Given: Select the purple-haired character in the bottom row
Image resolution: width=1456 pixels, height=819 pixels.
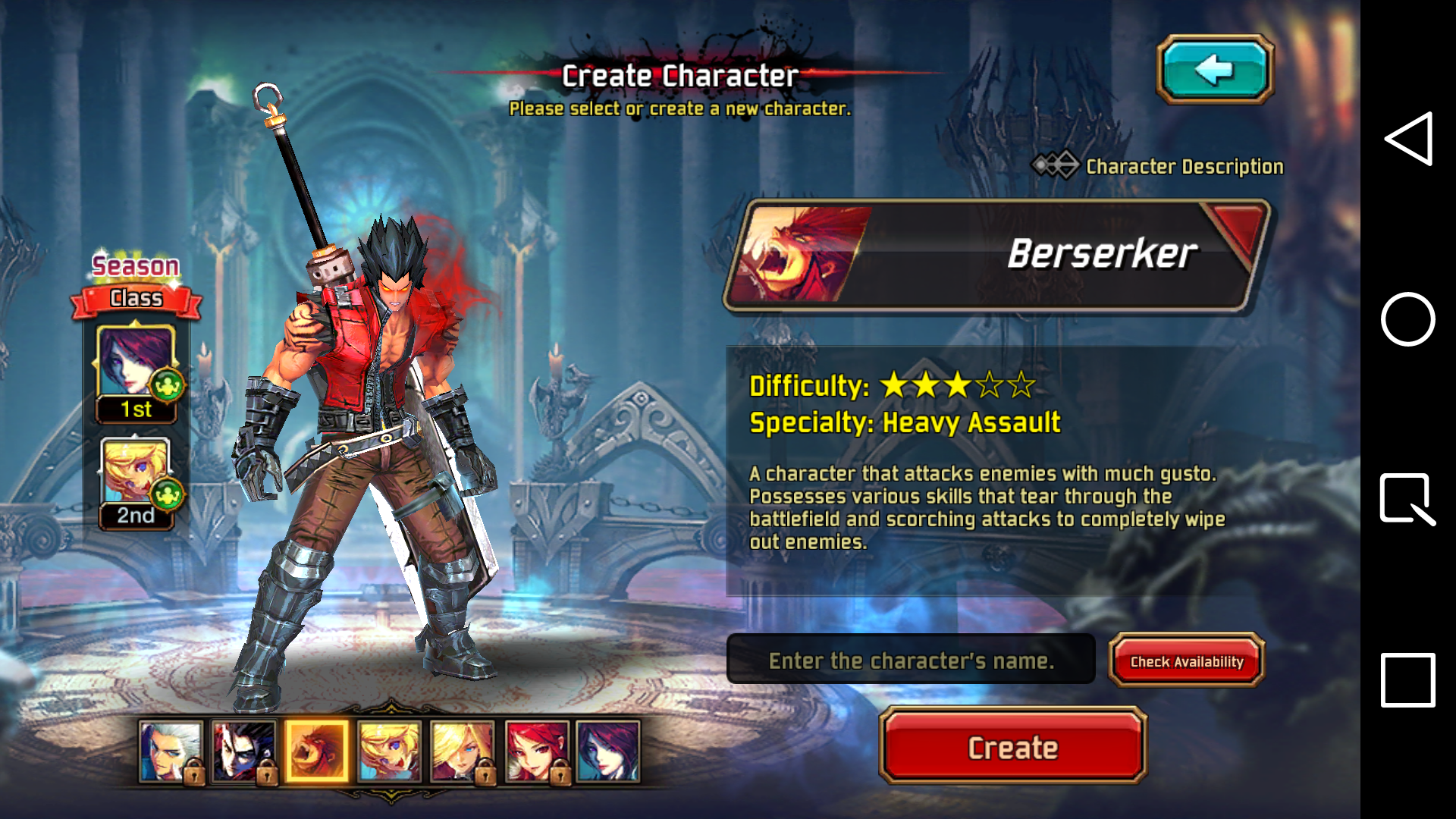Looking at the screenshot, I should click(608, 751).
